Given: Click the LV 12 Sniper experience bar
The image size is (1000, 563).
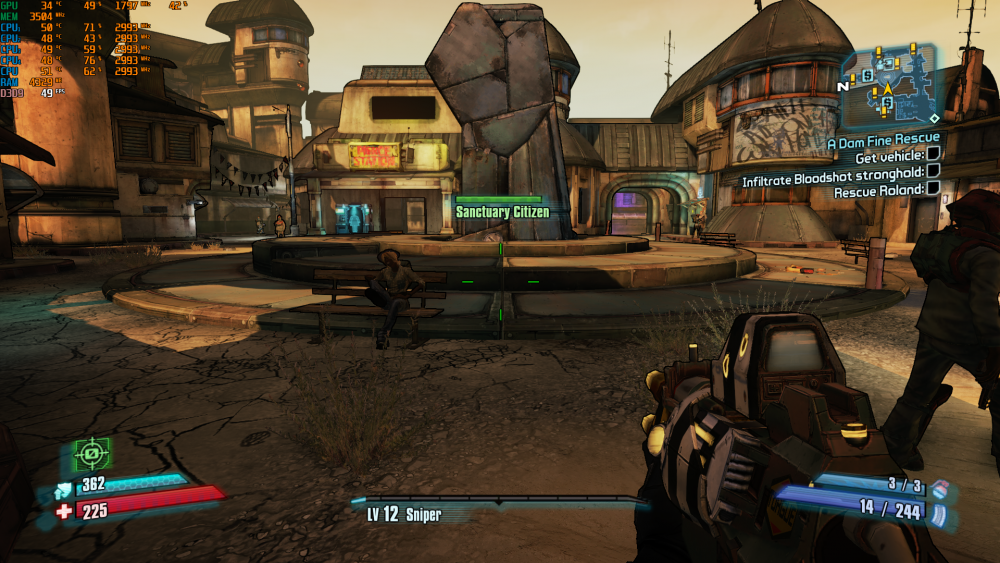Looking at the screenshot, I should coord(500,499).
